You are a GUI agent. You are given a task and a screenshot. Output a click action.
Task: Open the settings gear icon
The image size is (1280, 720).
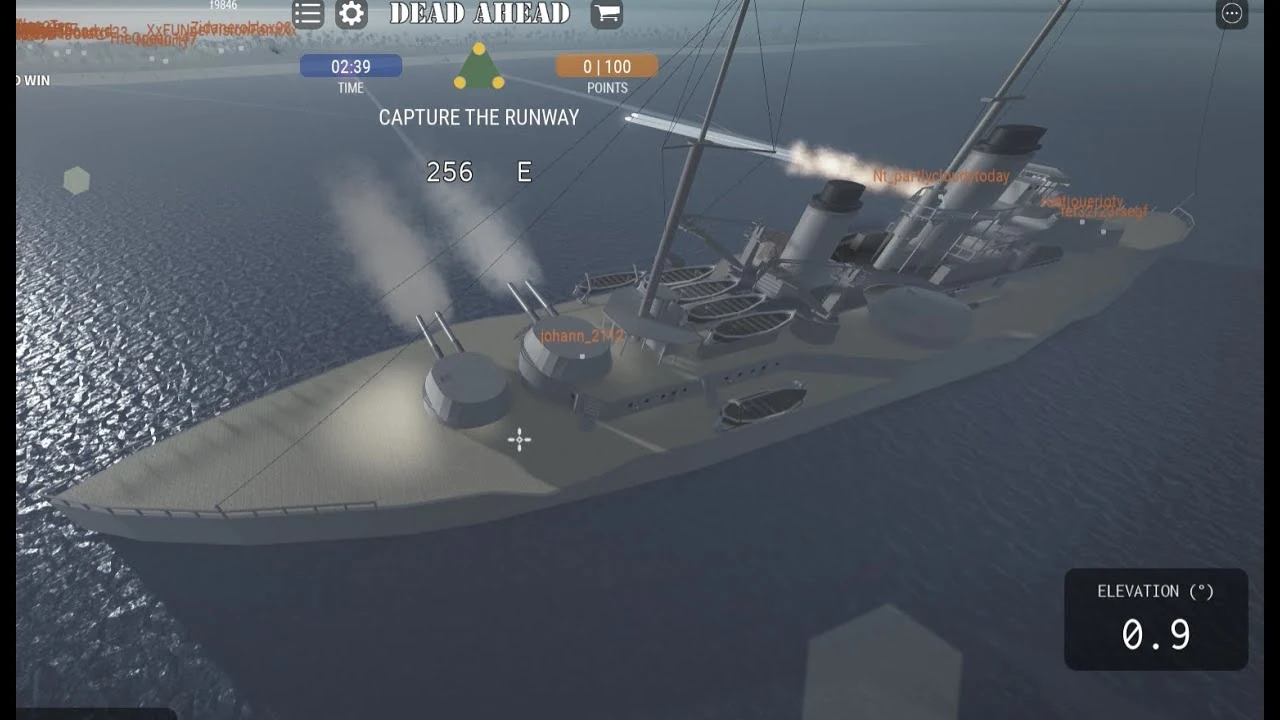click(x=351, y=14)
